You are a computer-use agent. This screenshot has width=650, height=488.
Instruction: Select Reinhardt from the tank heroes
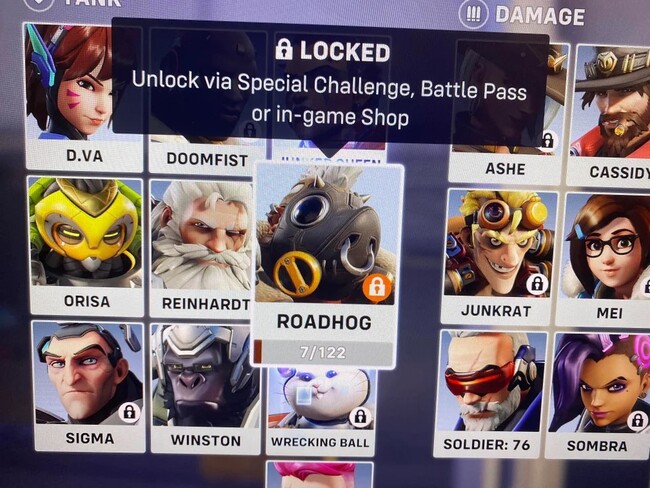(x=201, y=247)
